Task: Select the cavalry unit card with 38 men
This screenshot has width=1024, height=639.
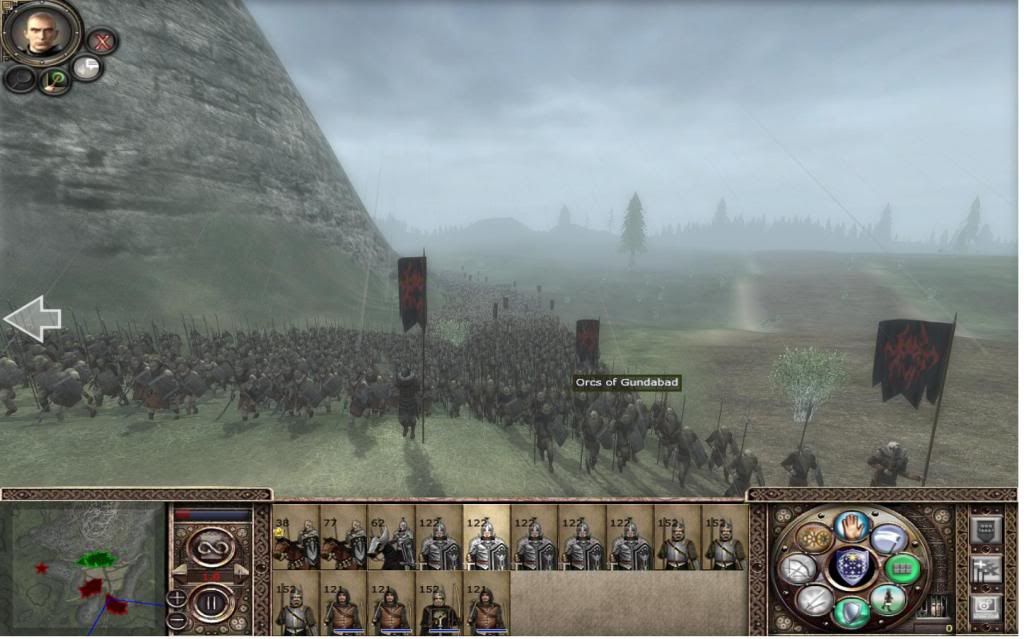Action: coord(295,537)
